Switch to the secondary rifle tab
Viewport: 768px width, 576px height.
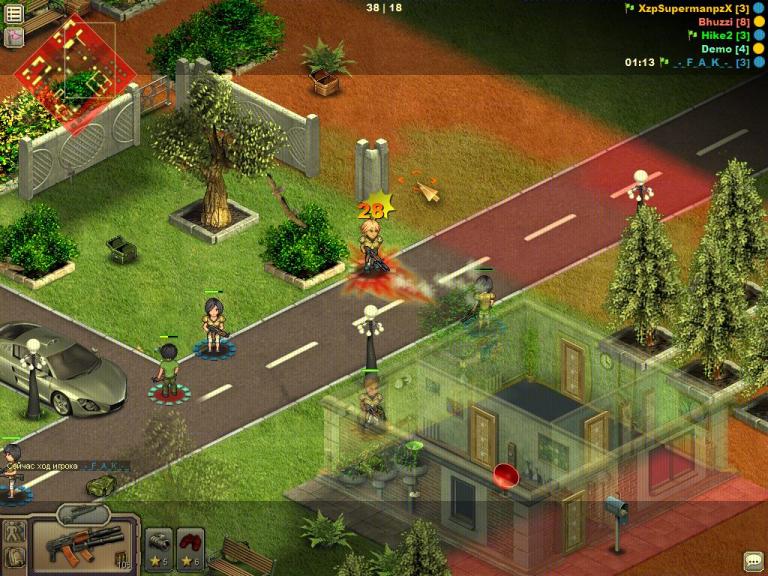tap(82, 514)
